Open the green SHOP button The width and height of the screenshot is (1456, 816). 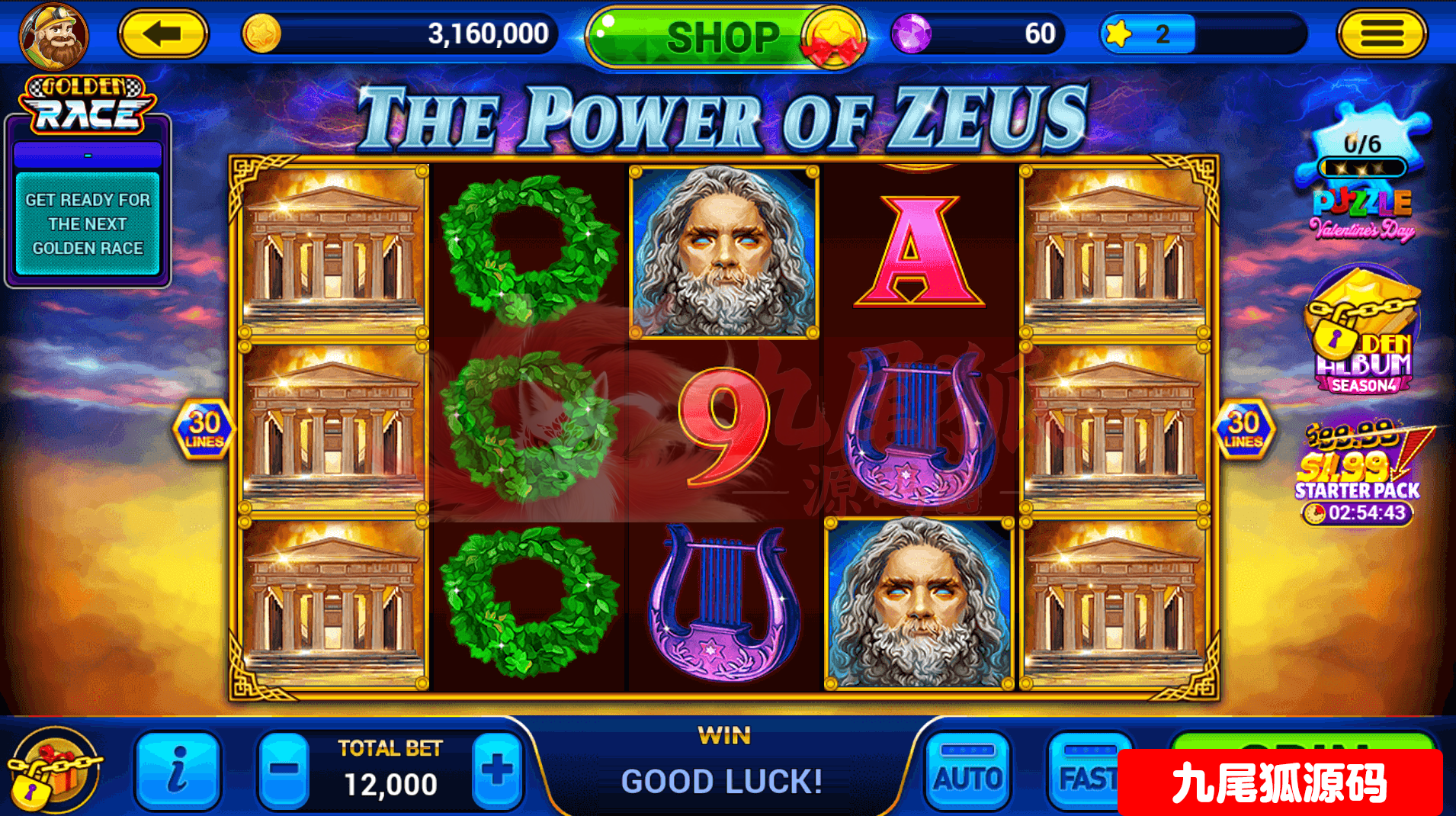pos(723,37)
